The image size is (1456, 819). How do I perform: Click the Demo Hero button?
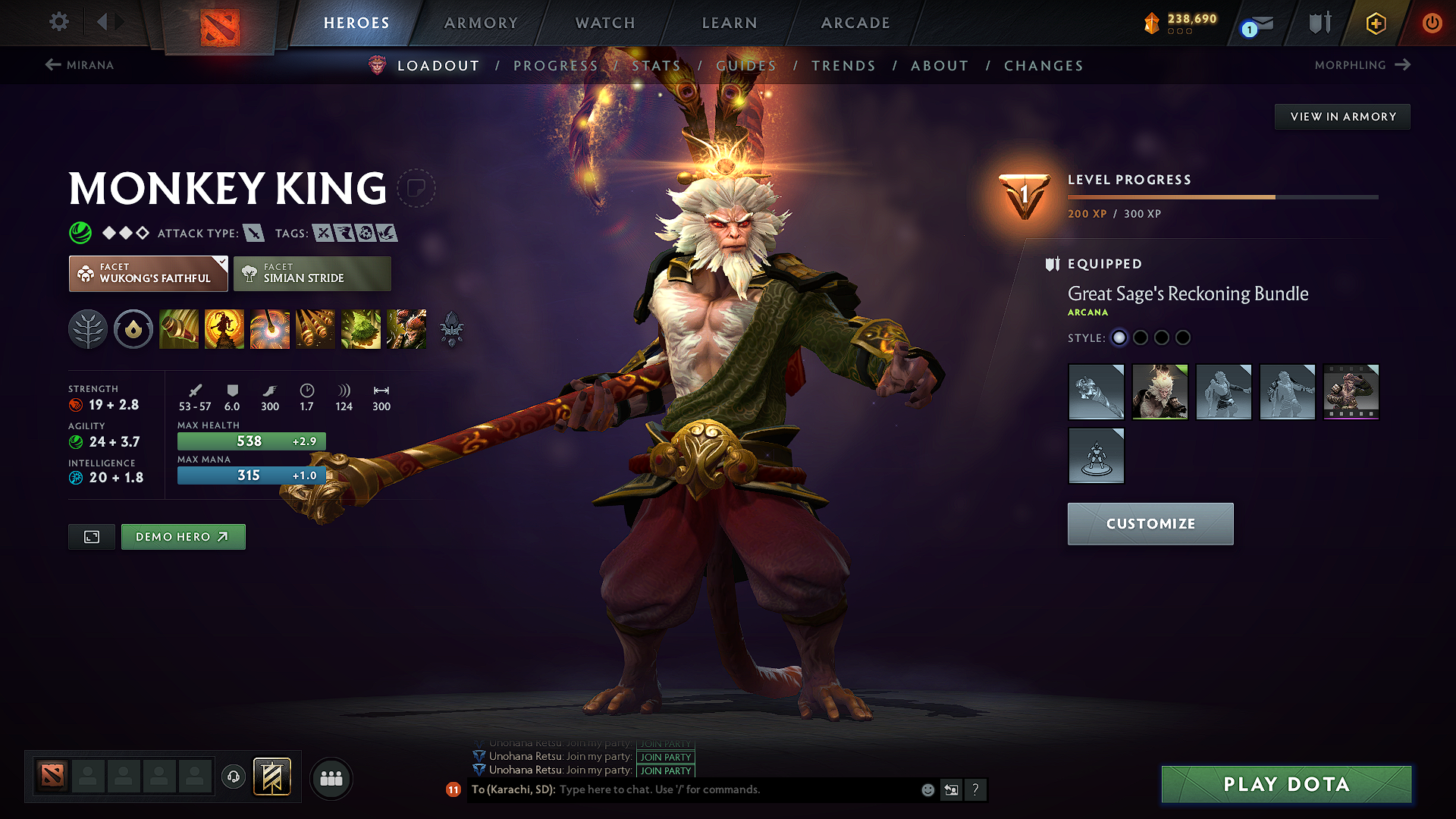tap(183, 536)
